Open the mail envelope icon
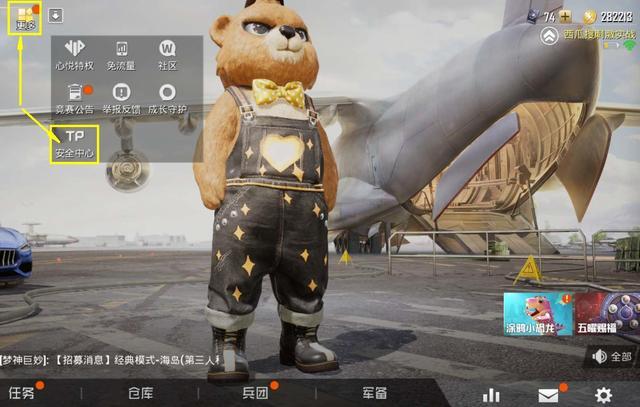Image resolution: width=640 pixels, height=407 pixels. 548,395
